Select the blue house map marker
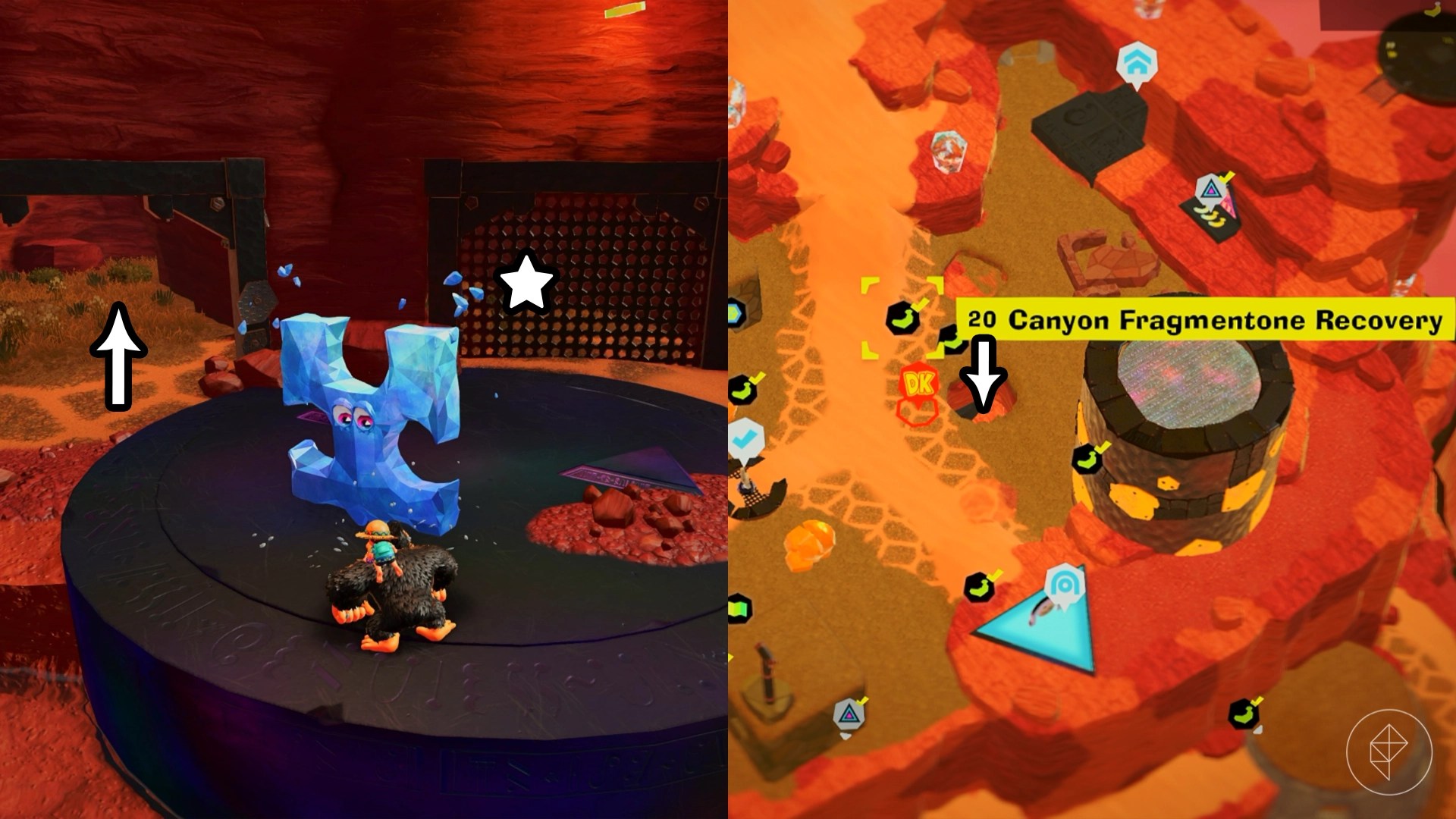 click(x=1135, y=65)
